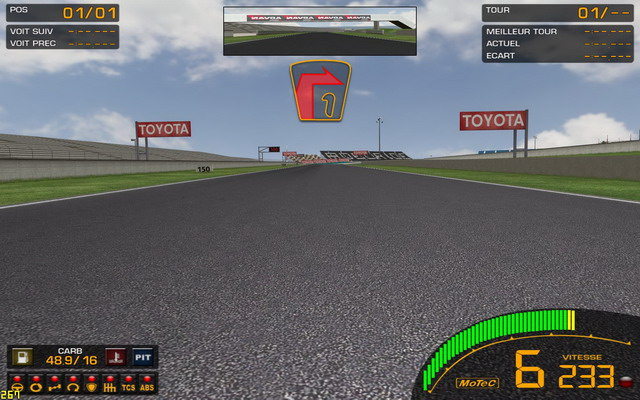Click the turn direction shield icon
Image resolution: width=640 pixels, height=400 pixels.
[x=320, y=92]
